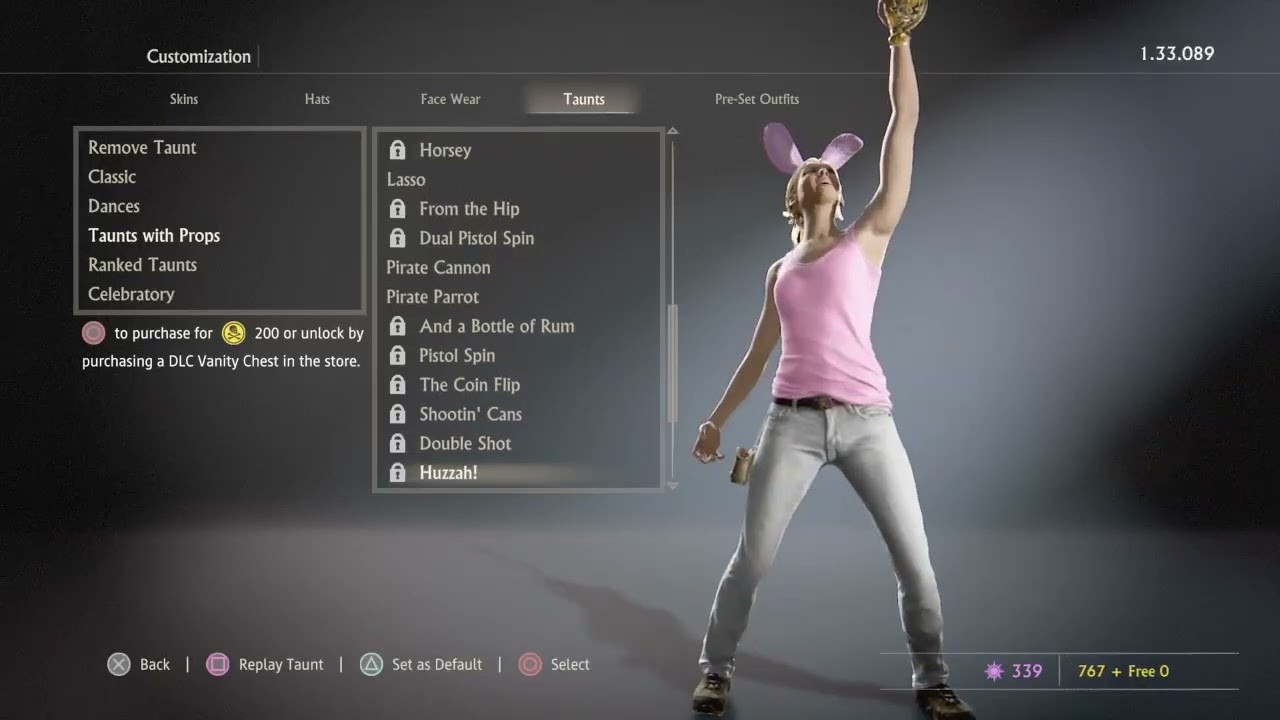Switch to the Skins tab
This screenshot has height=720, width=1280.
(184, 99)
